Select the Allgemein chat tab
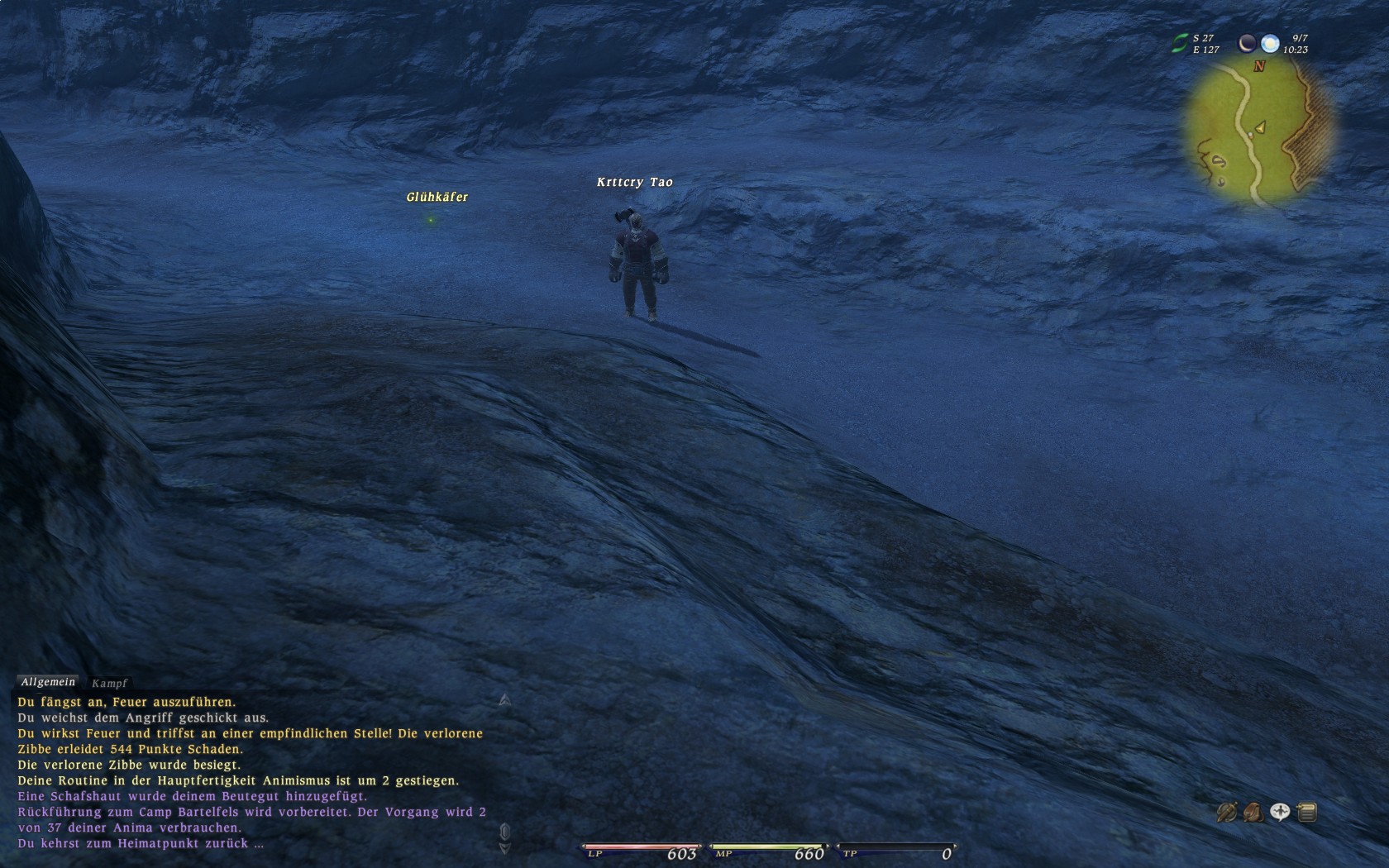The width and height of the screenshot is (1389, 868). (x=48, y=682)
